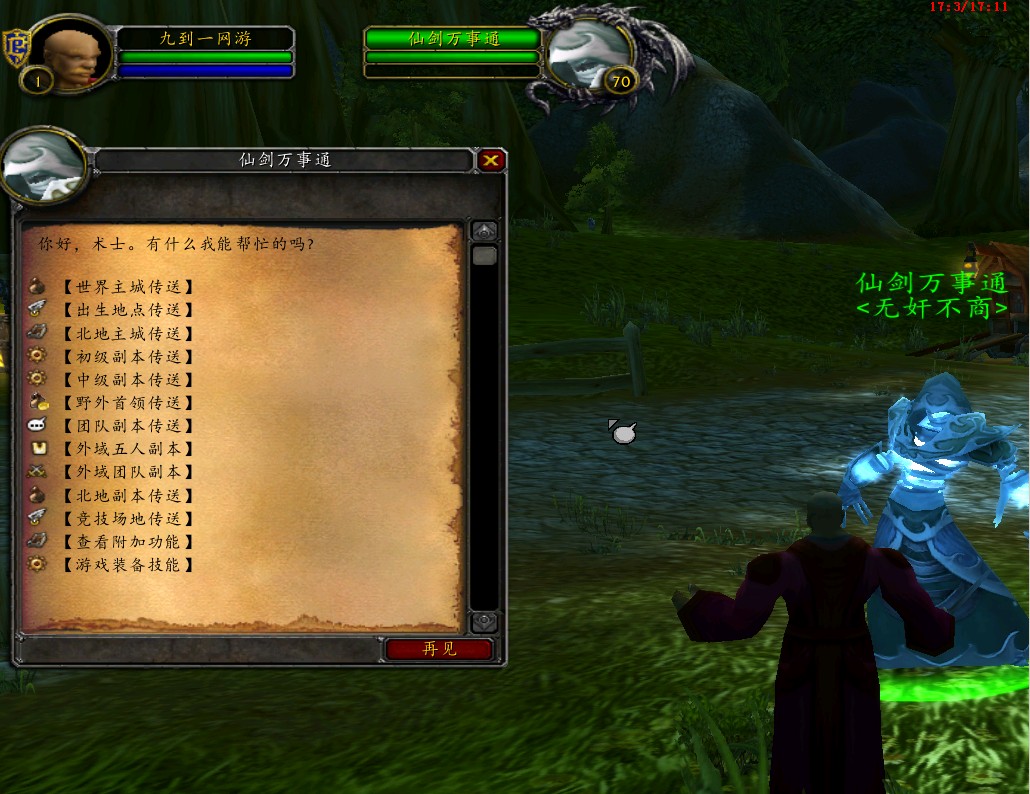This screenshot has width=1030, height=794.
Task: Click the dialog scroll-down arrow button
Action: [484, 622]
